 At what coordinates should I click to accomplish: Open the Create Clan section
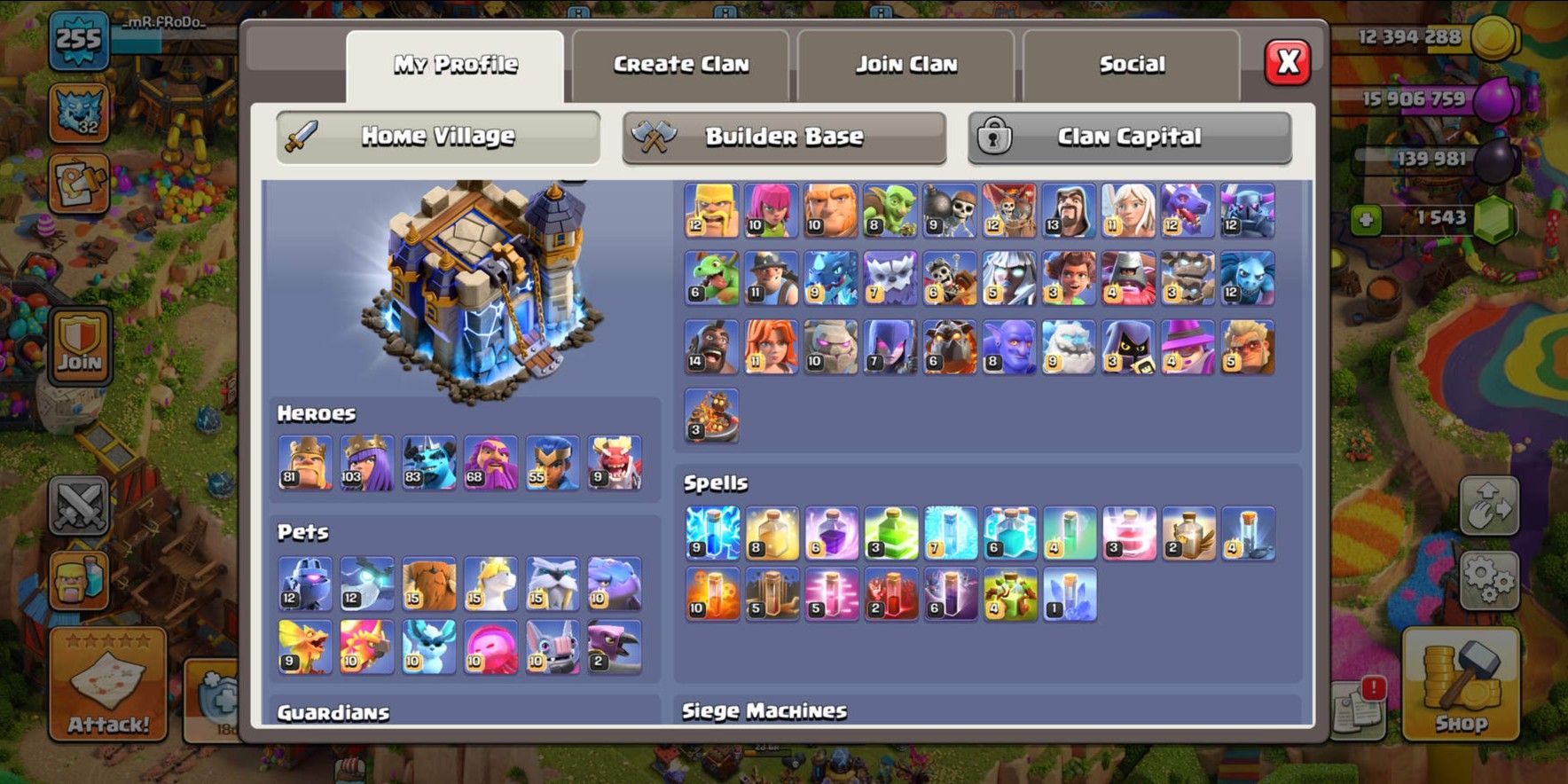click(x=679, y=63)
